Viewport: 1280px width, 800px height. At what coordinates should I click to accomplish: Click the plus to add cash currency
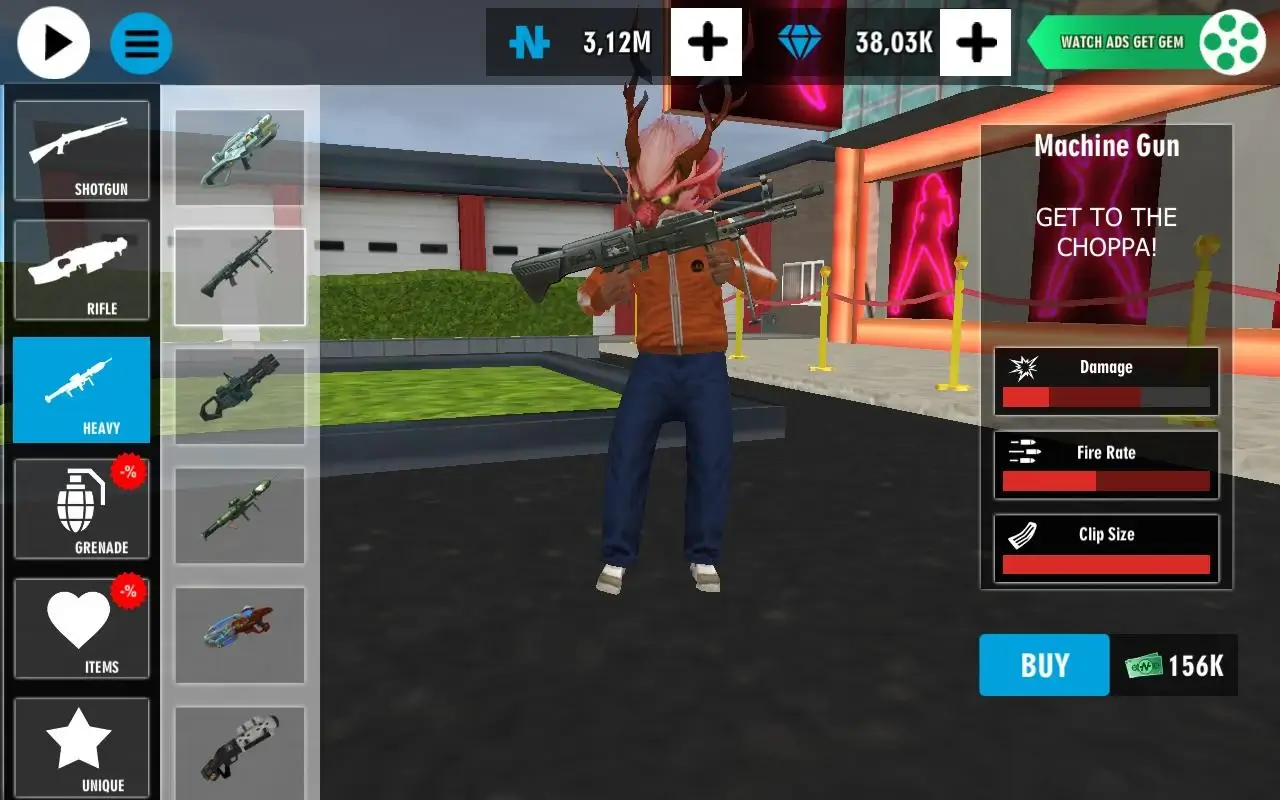click(x=707, y=42)
